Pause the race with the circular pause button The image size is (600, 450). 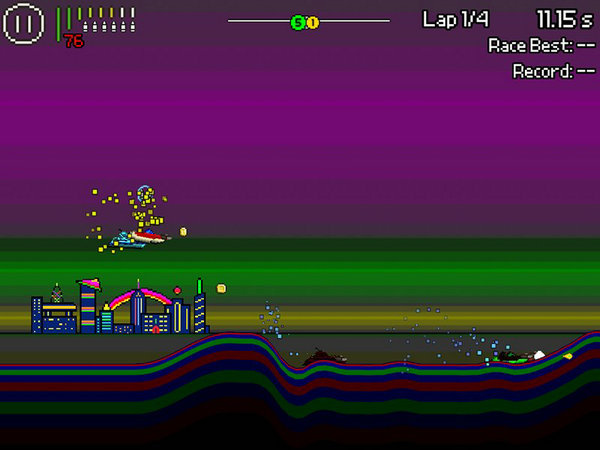pyautogui.click(x=23, y=23)
